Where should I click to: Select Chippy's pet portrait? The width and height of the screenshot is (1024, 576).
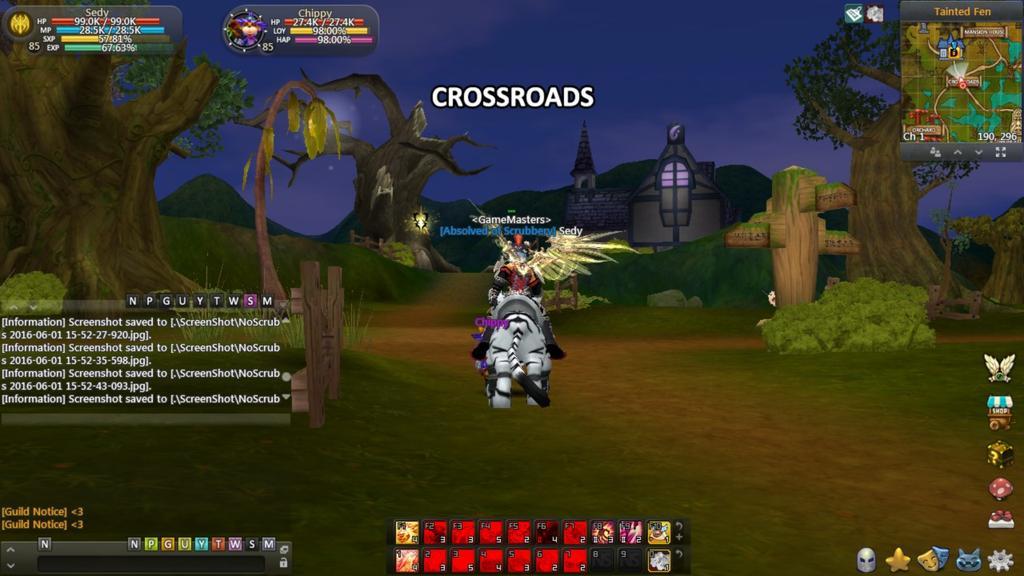243,28
